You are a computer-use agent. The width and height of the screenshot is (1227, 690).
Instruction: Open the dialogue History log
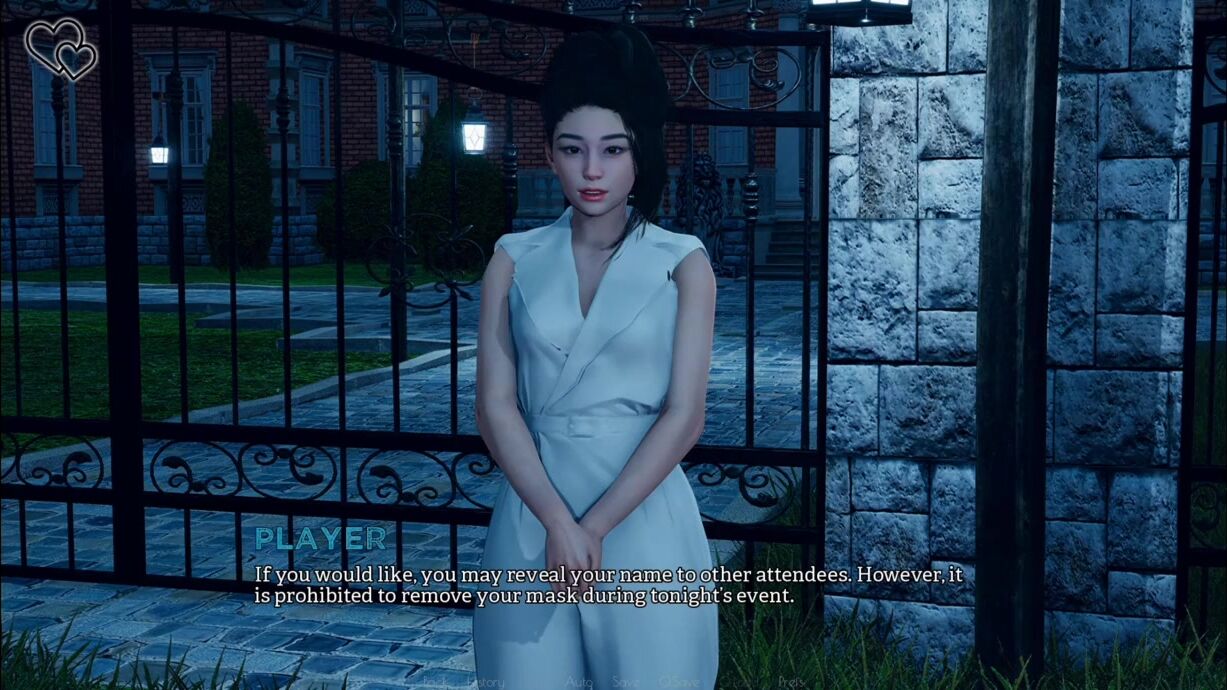pos(487,681)
